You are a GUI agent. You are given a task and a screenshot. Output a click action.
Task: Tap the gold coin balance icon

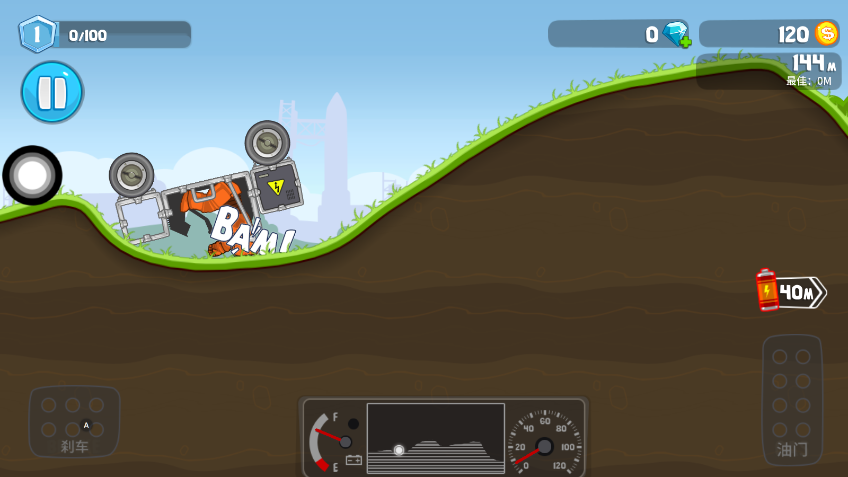[x=826, y=34]
